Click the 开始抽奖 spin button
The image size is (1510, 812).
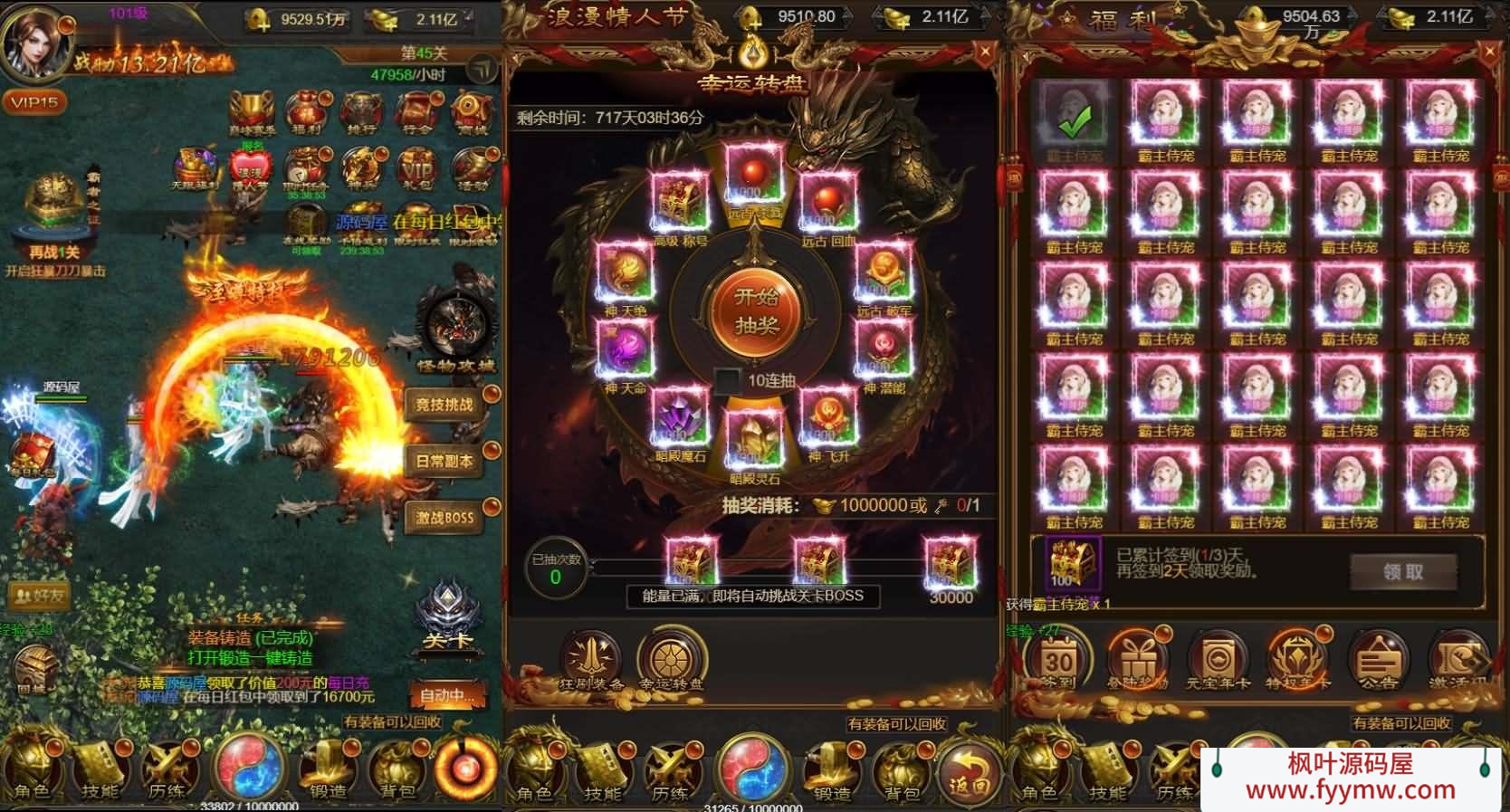(757, 311)
